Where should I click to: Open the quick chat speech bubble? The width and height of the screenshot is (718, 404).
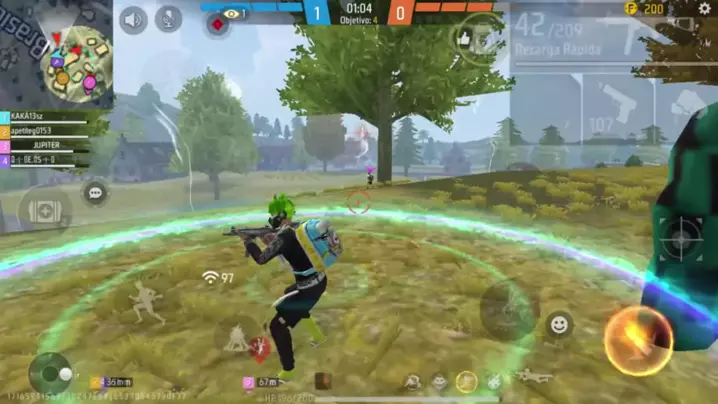coord(96,192)
